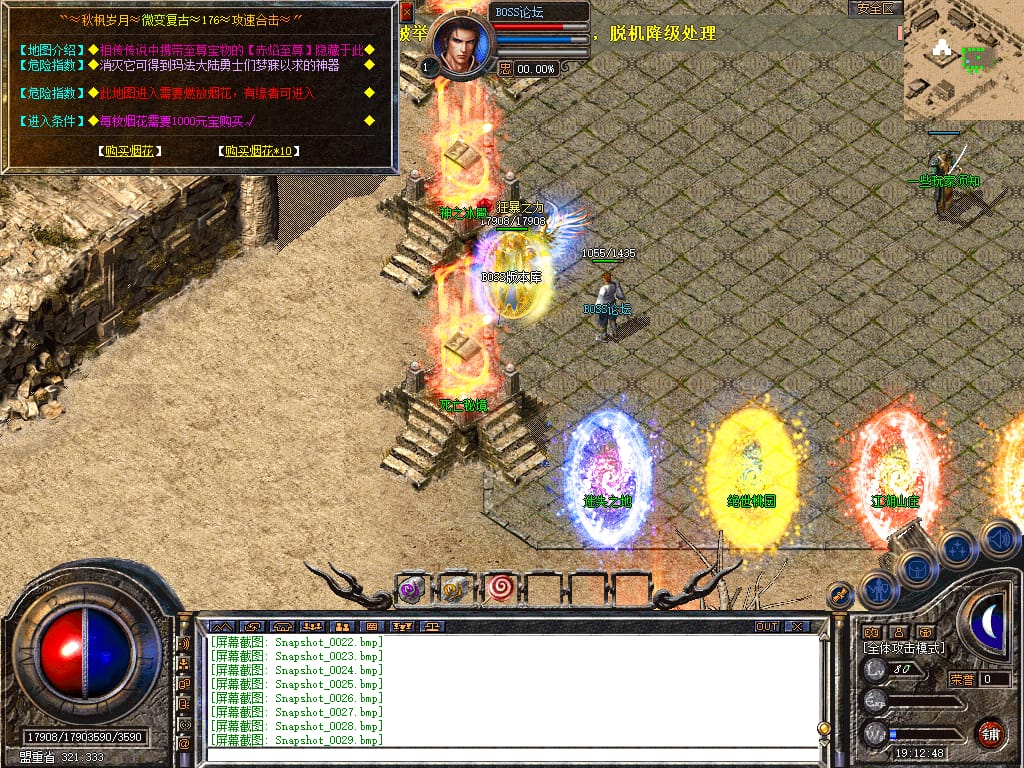This screenshot has height=768, width=1024.
Task: Open the mountain-shaped map button on chat bar
Action: tap(220, 626)
